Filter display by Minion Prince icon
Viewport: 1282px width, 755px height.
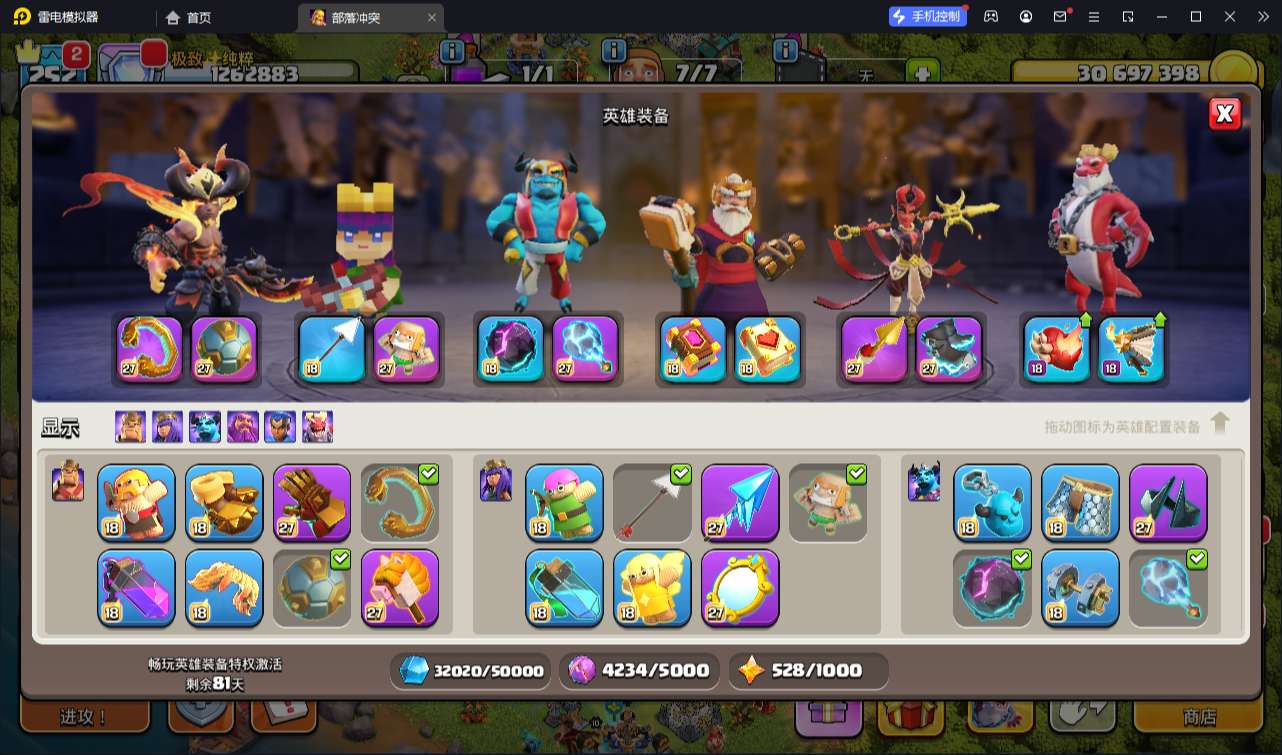205,427
